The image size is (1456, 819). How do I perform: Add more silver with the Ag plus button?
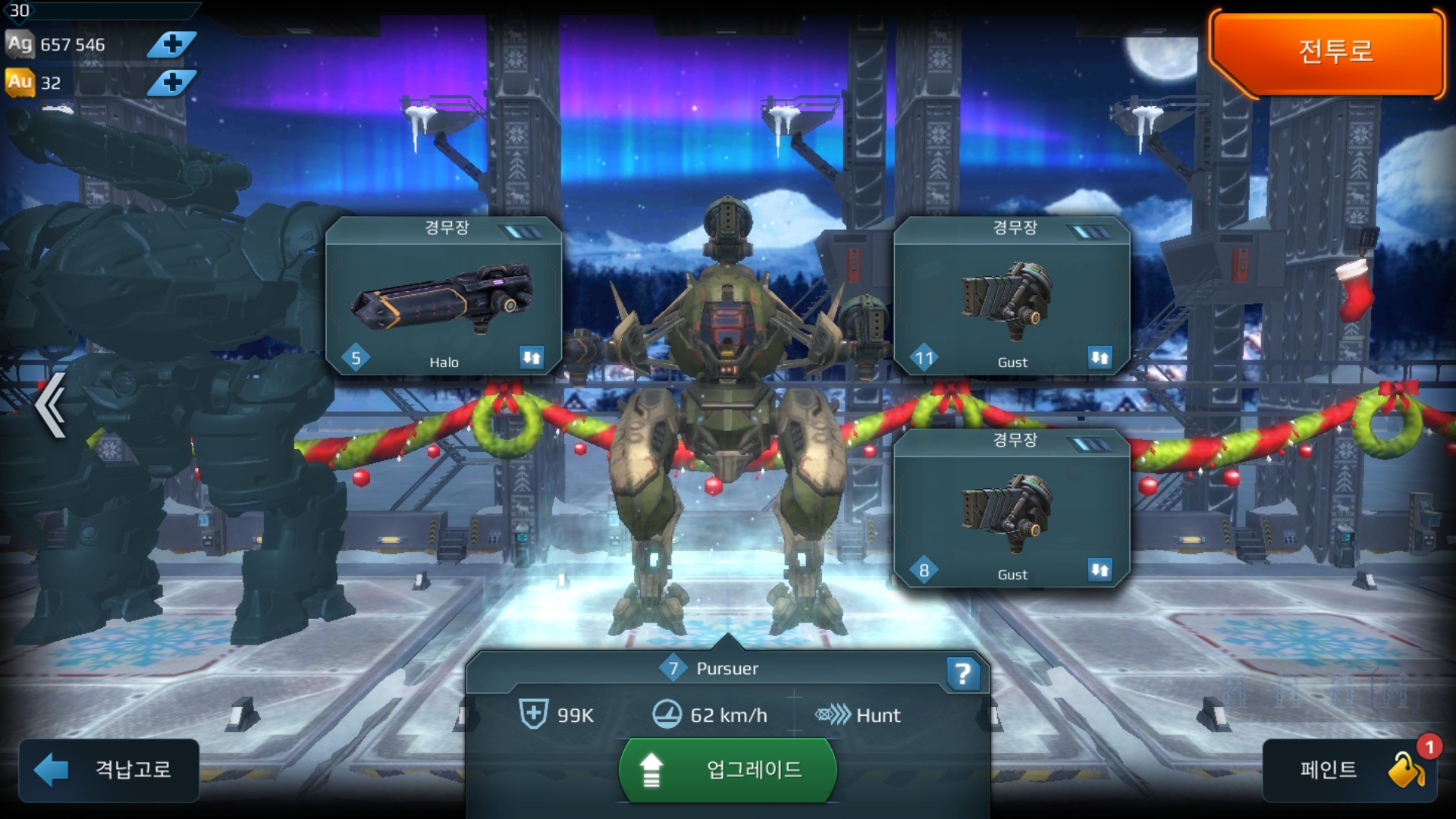point(171,44)
